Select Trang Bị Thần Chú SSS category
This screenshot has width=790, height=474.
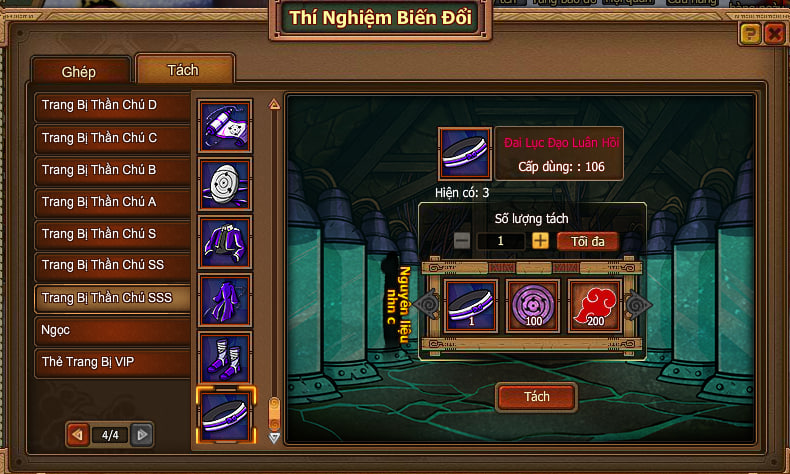(x=110, y=298)
